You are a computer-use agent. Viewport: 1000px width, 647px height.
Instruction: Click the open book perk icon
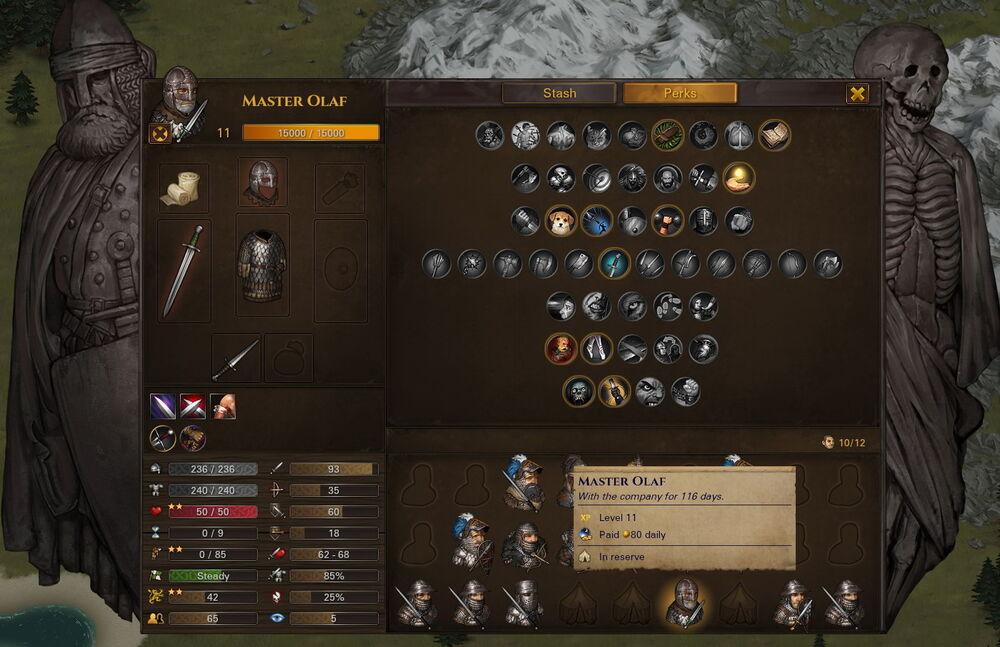click(774, 135)
